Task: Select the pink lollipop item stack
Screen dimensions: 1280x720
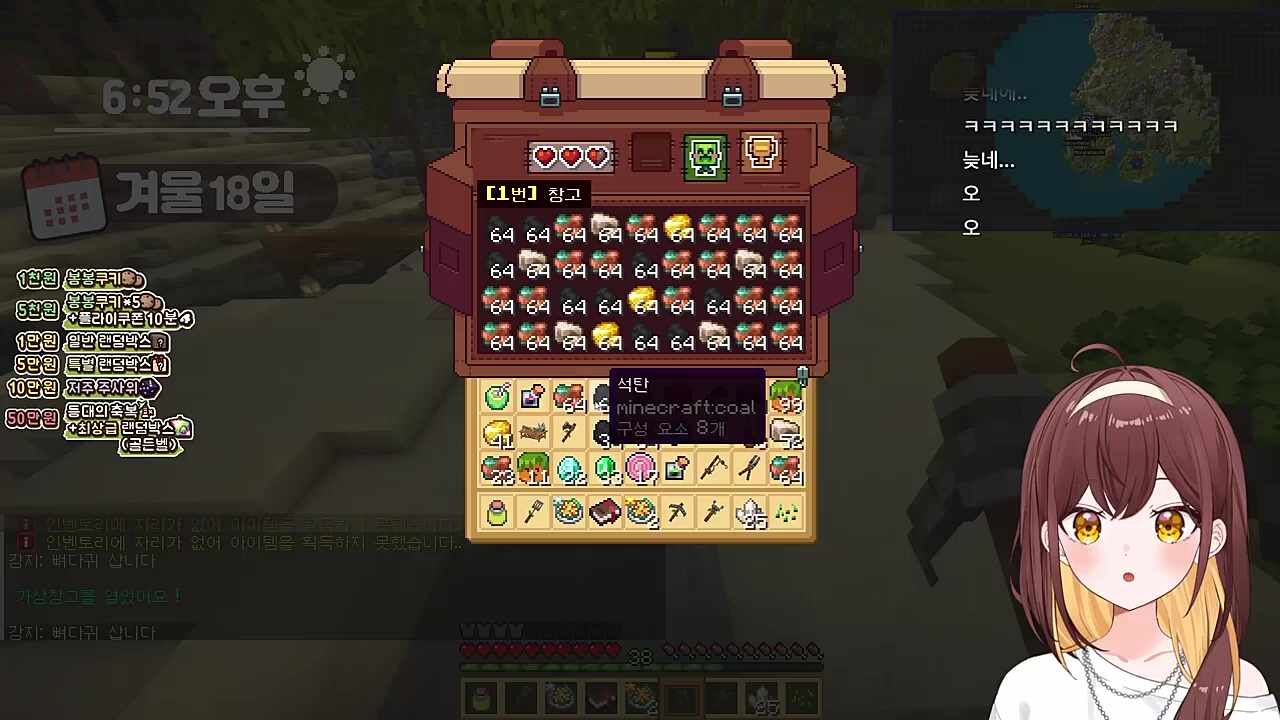Action: point(641,467)
